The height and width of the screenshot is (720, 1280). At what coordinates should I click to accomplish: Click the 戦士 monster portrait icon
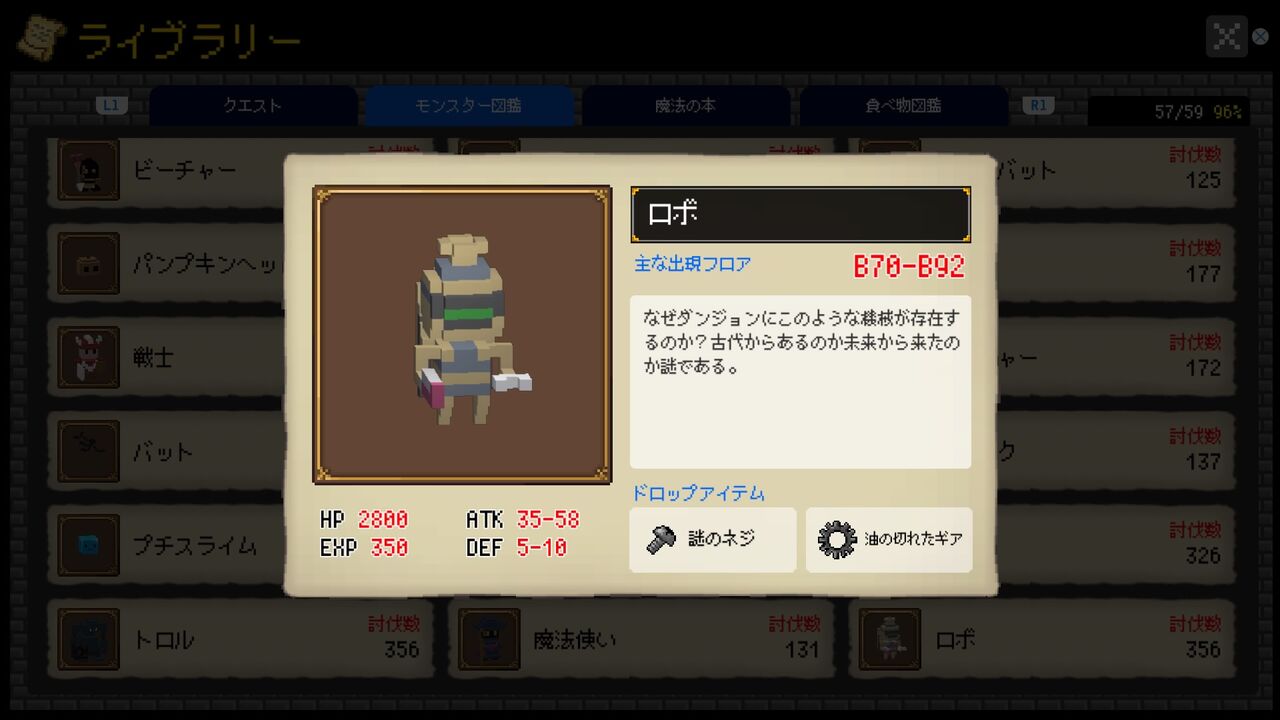(88, 357)
